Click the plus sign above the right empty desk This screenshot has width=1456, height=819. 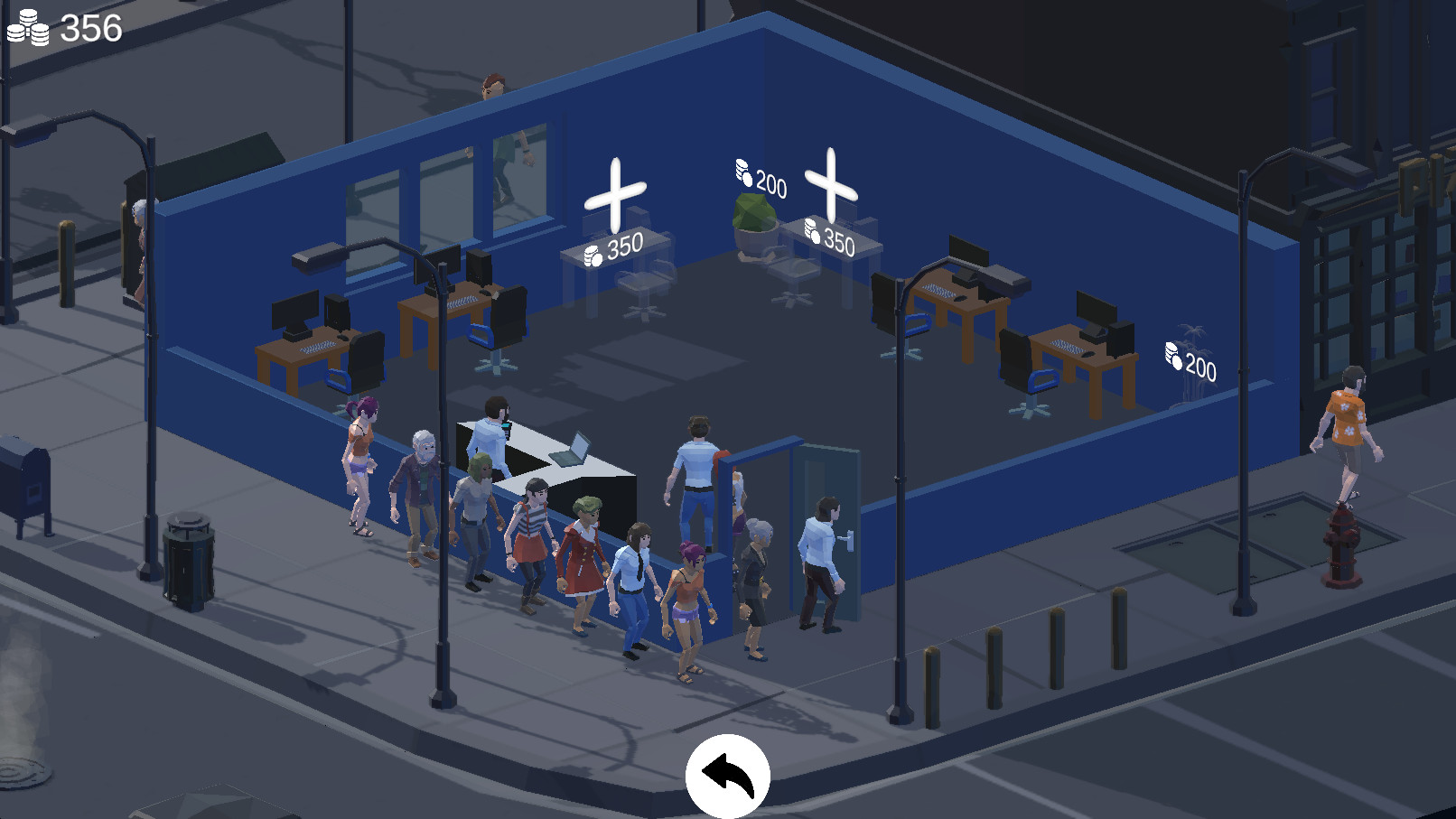point(831,176)
